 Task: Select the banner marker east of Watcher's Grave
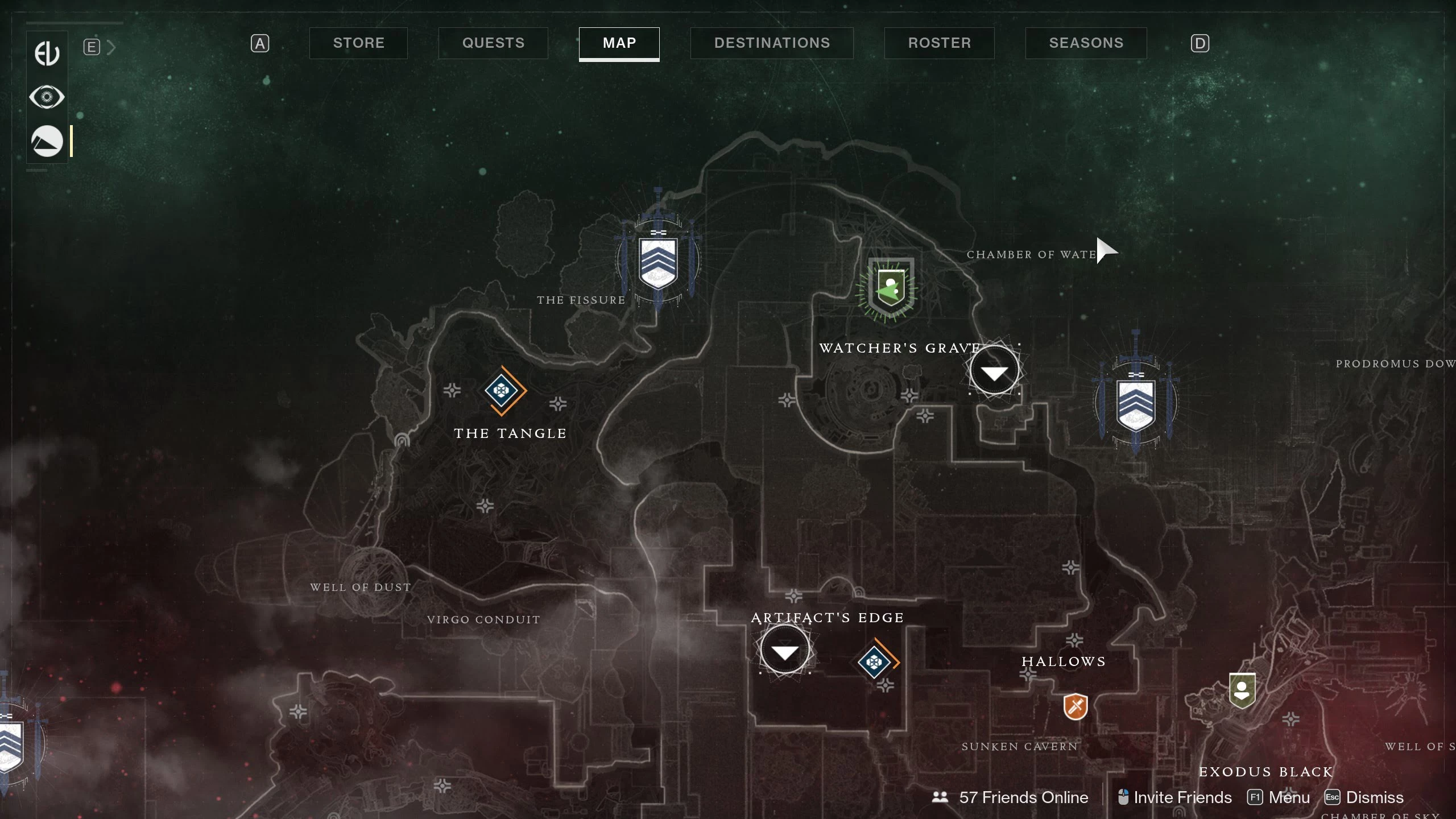click(1136, 405)
